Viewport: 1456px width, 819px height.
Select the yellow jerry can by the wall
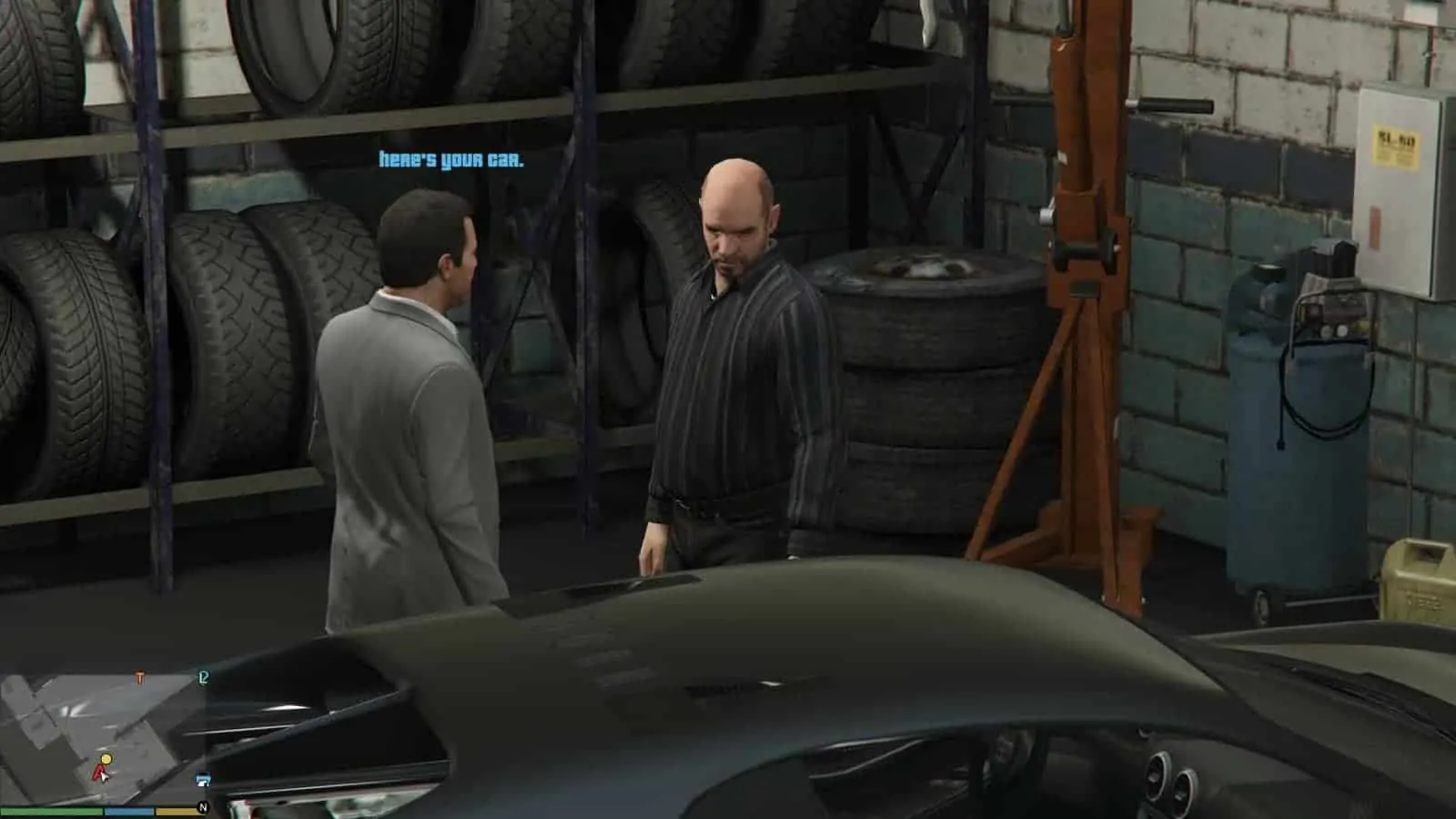pos(1420,582)
